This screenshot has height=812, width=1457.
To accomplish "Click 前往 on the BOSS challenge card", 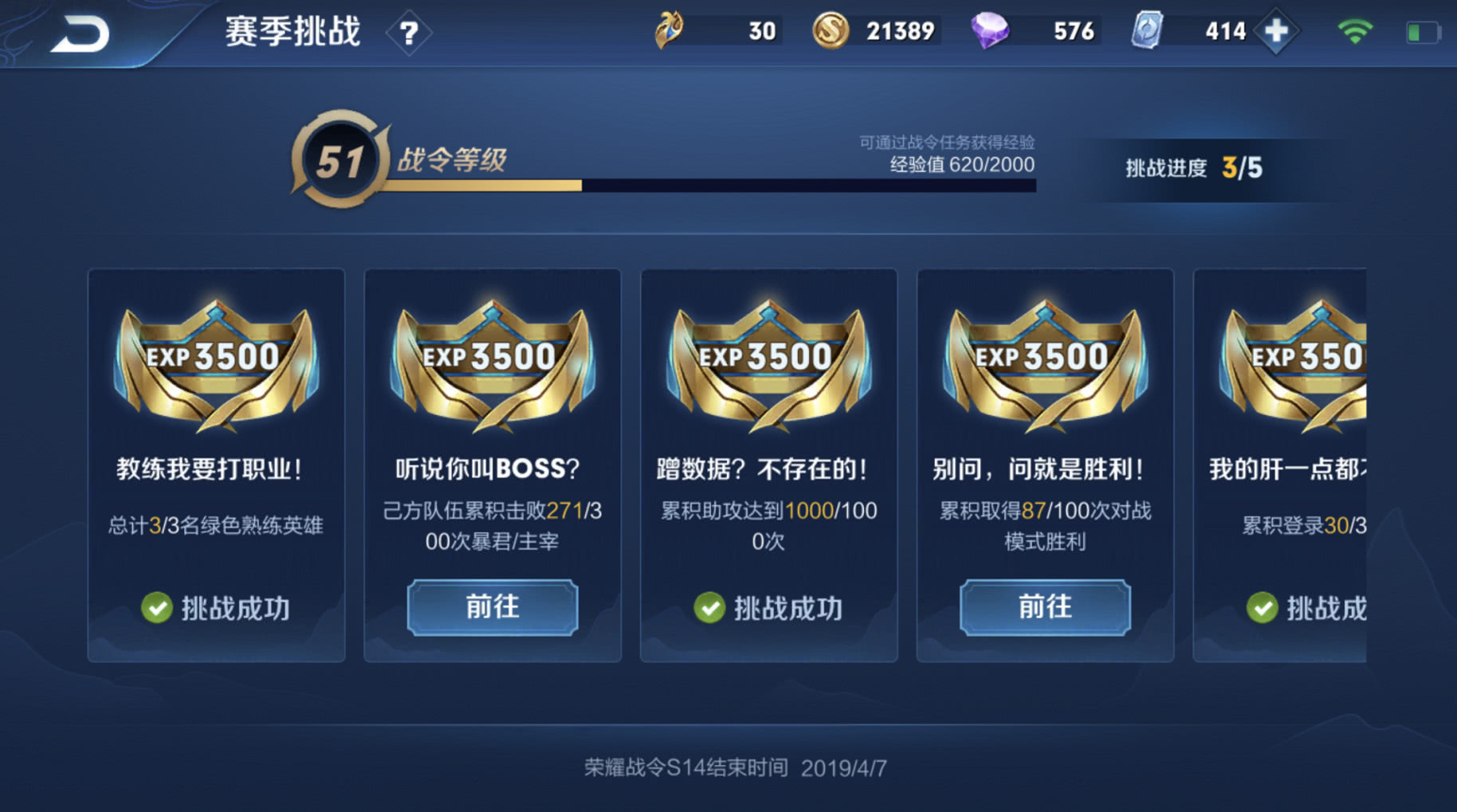I will click(492, 607).
